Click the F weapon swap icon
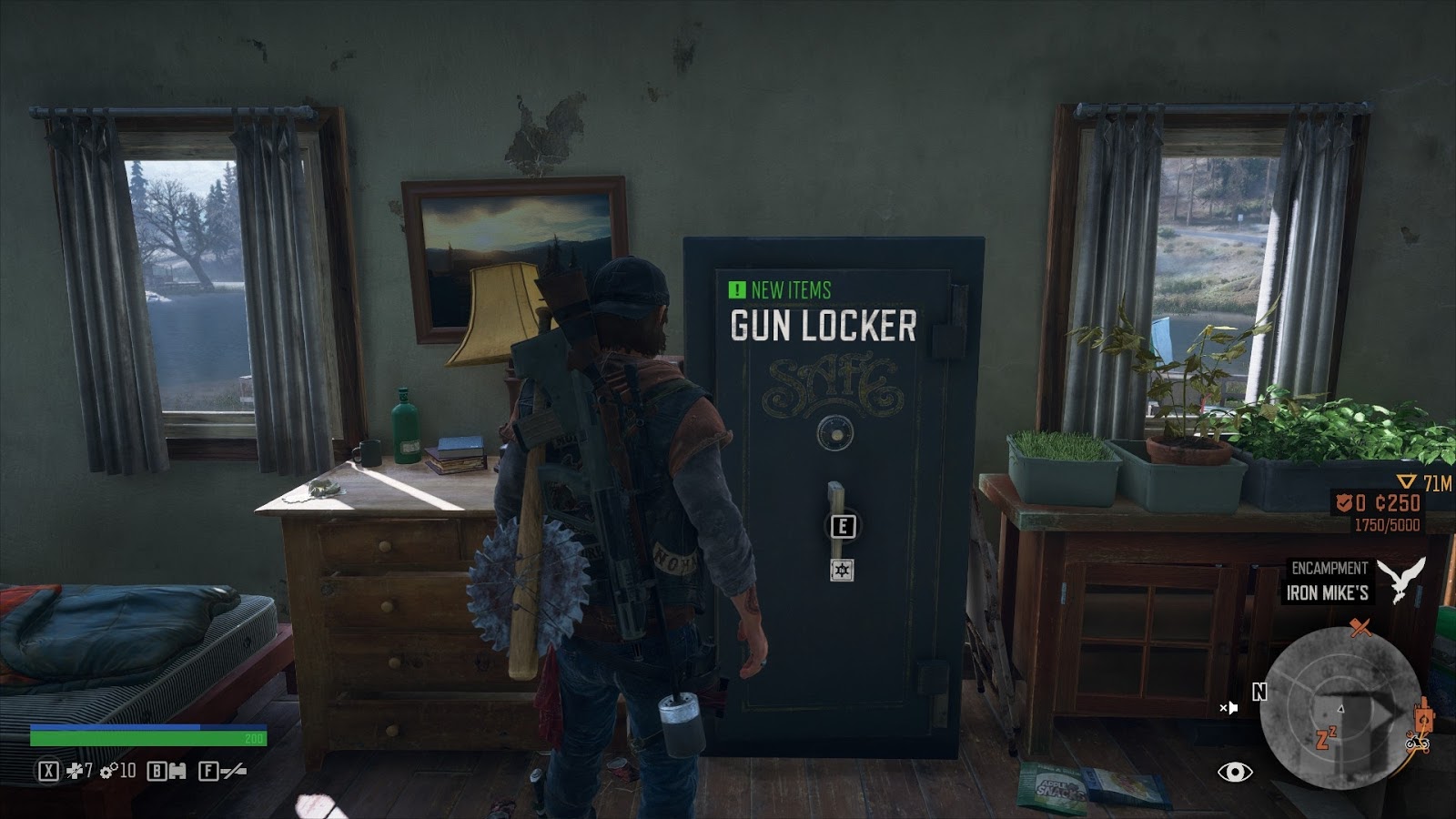 [208, 771]
